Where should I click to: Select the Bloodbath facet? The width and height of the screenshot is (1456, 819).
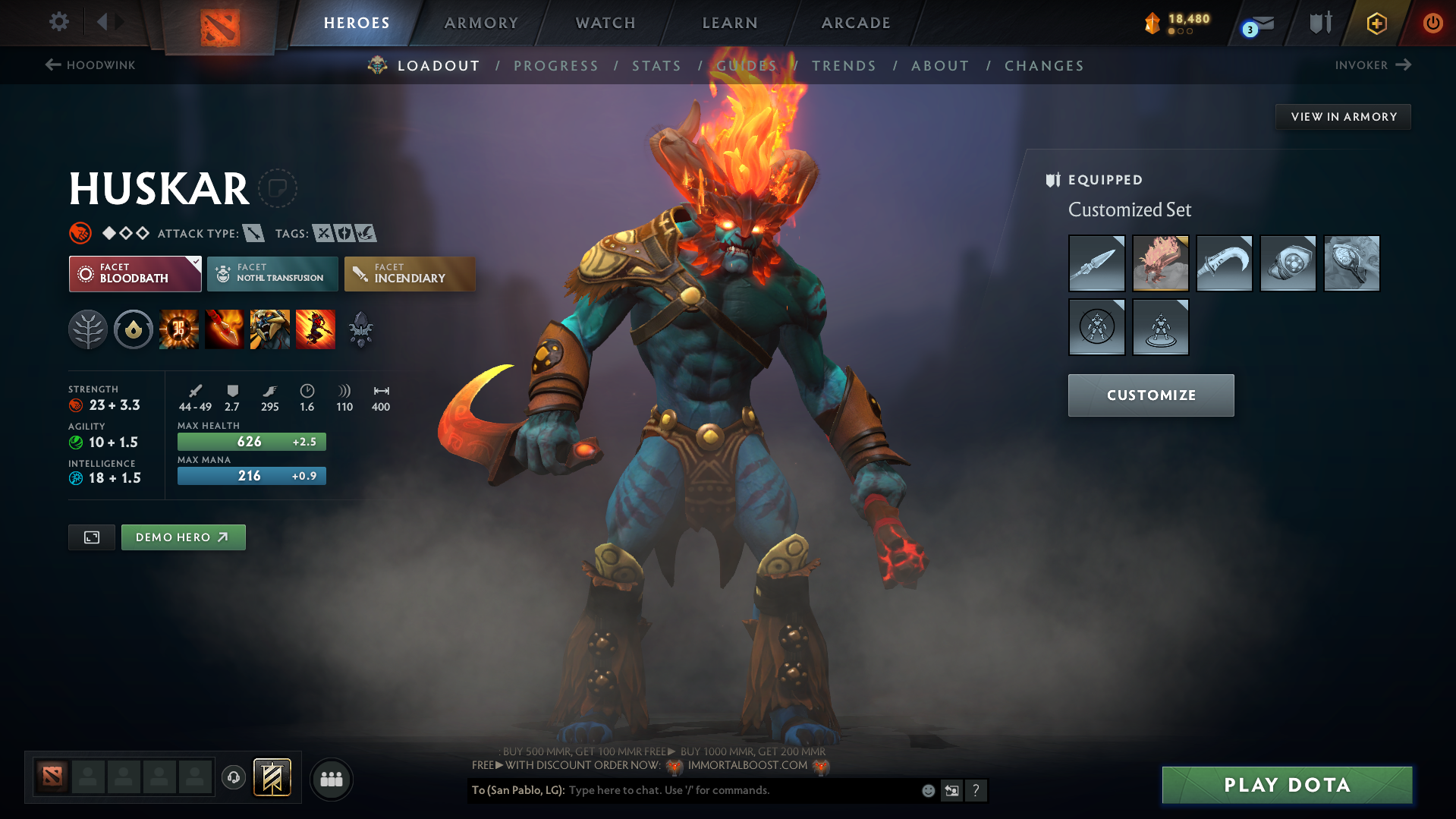[x=134, y=273]
